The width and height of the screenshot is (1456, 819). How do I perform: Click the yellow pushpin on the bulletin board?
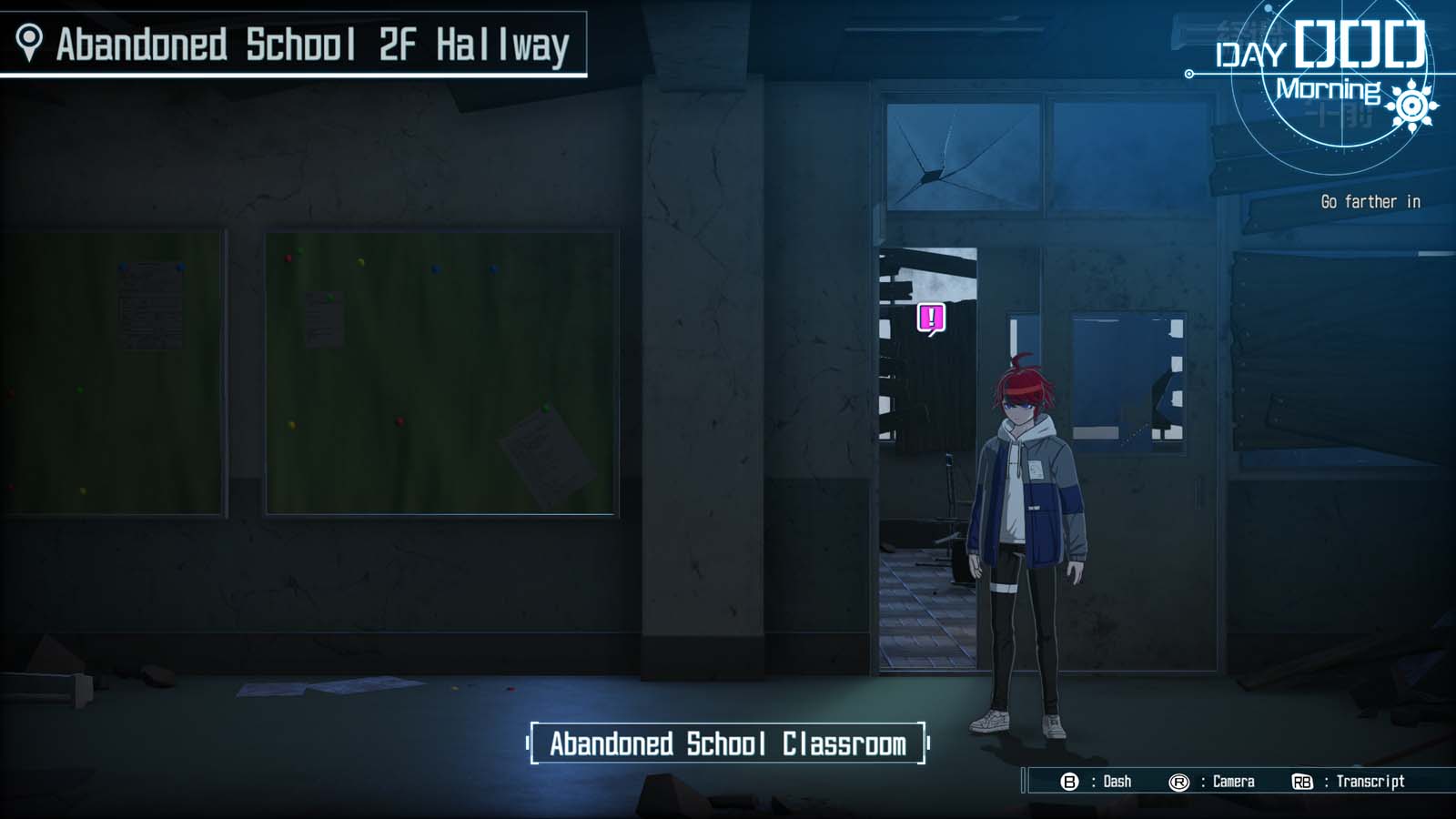click(x=361, y=263)
